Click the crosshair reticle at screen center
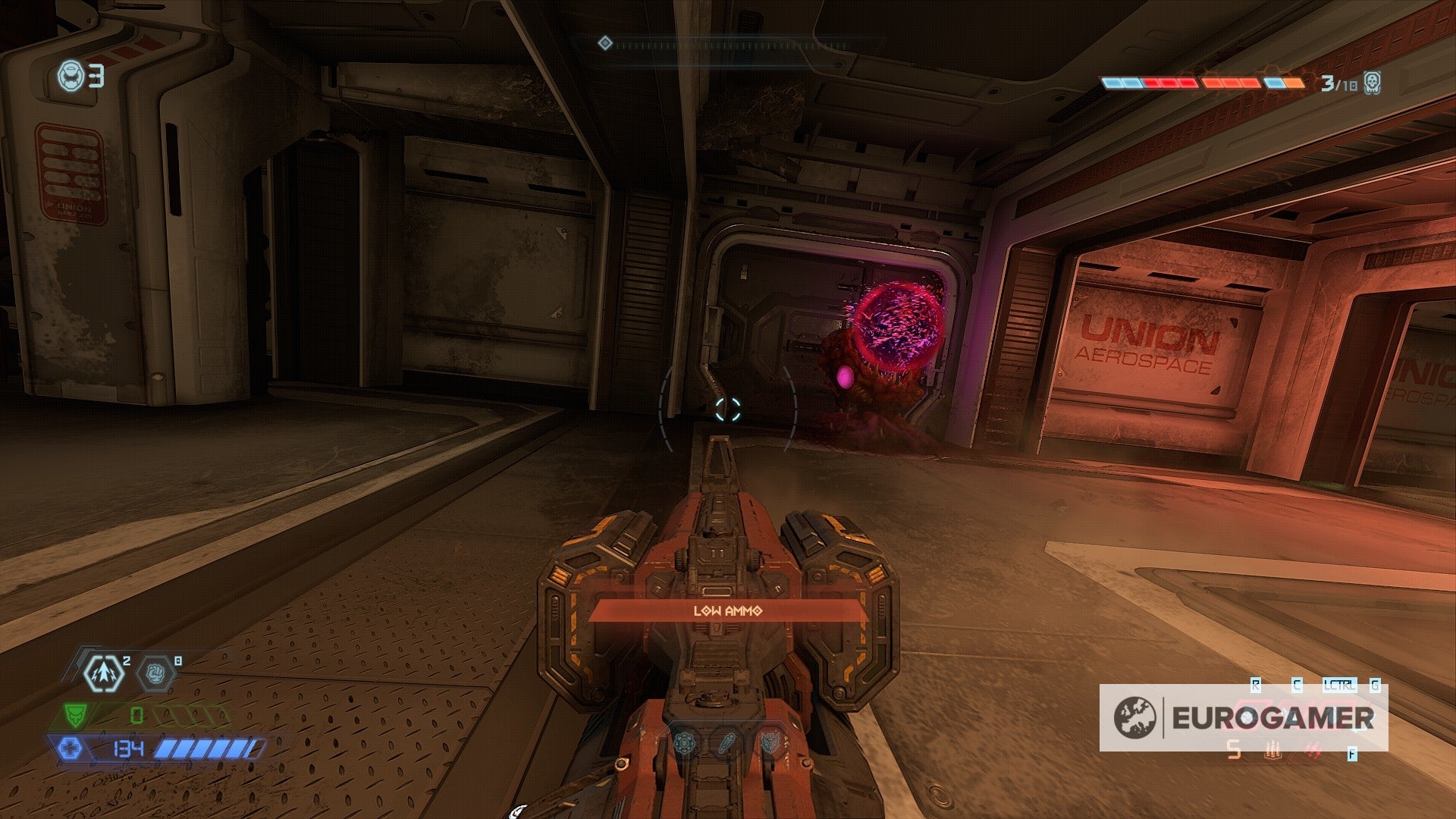Image resolution: width=1456 pixels, height=819 pixels. pyautogui.click(x=728, y=409)
